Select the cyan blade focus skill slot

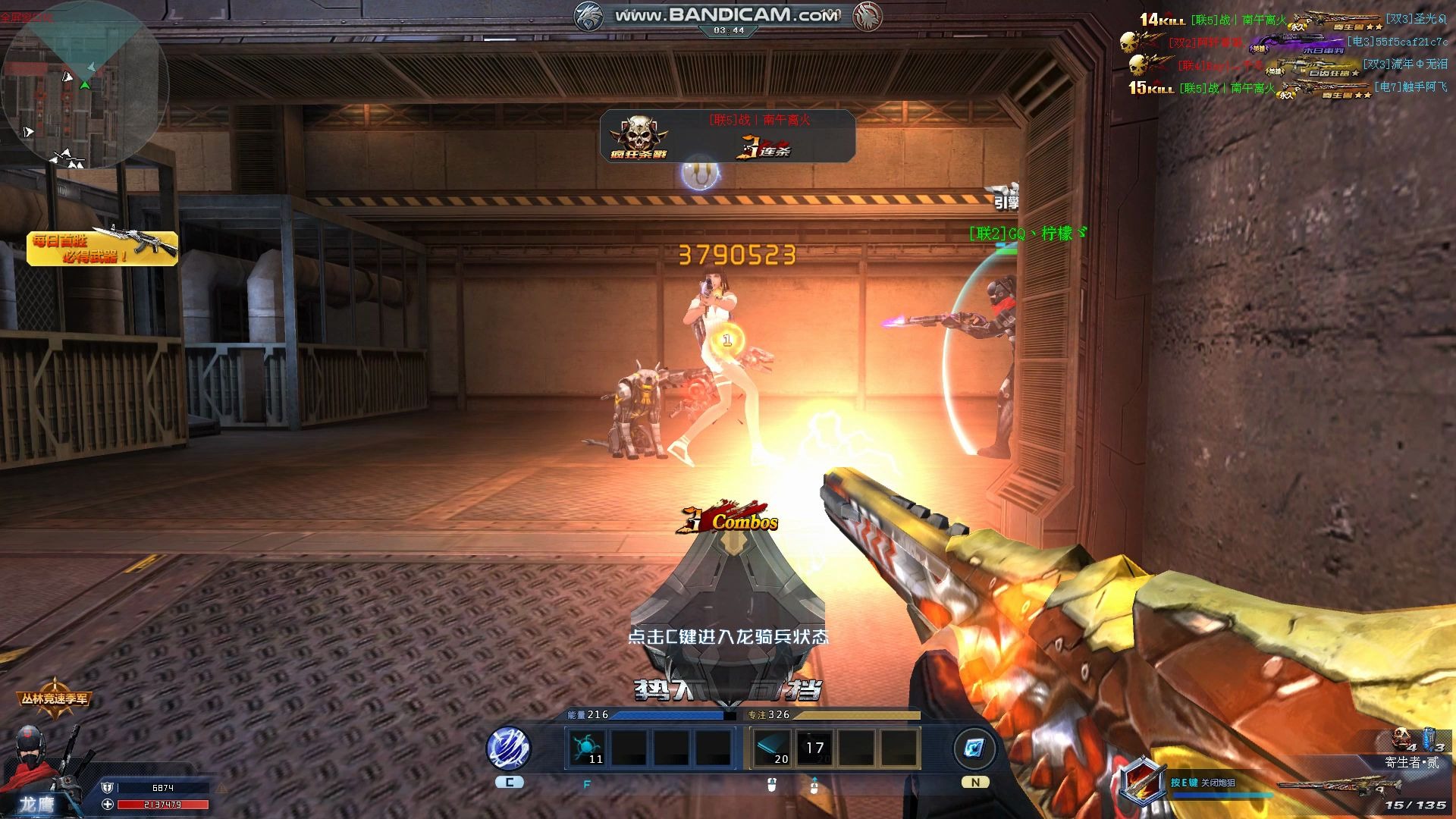(772, 747)
